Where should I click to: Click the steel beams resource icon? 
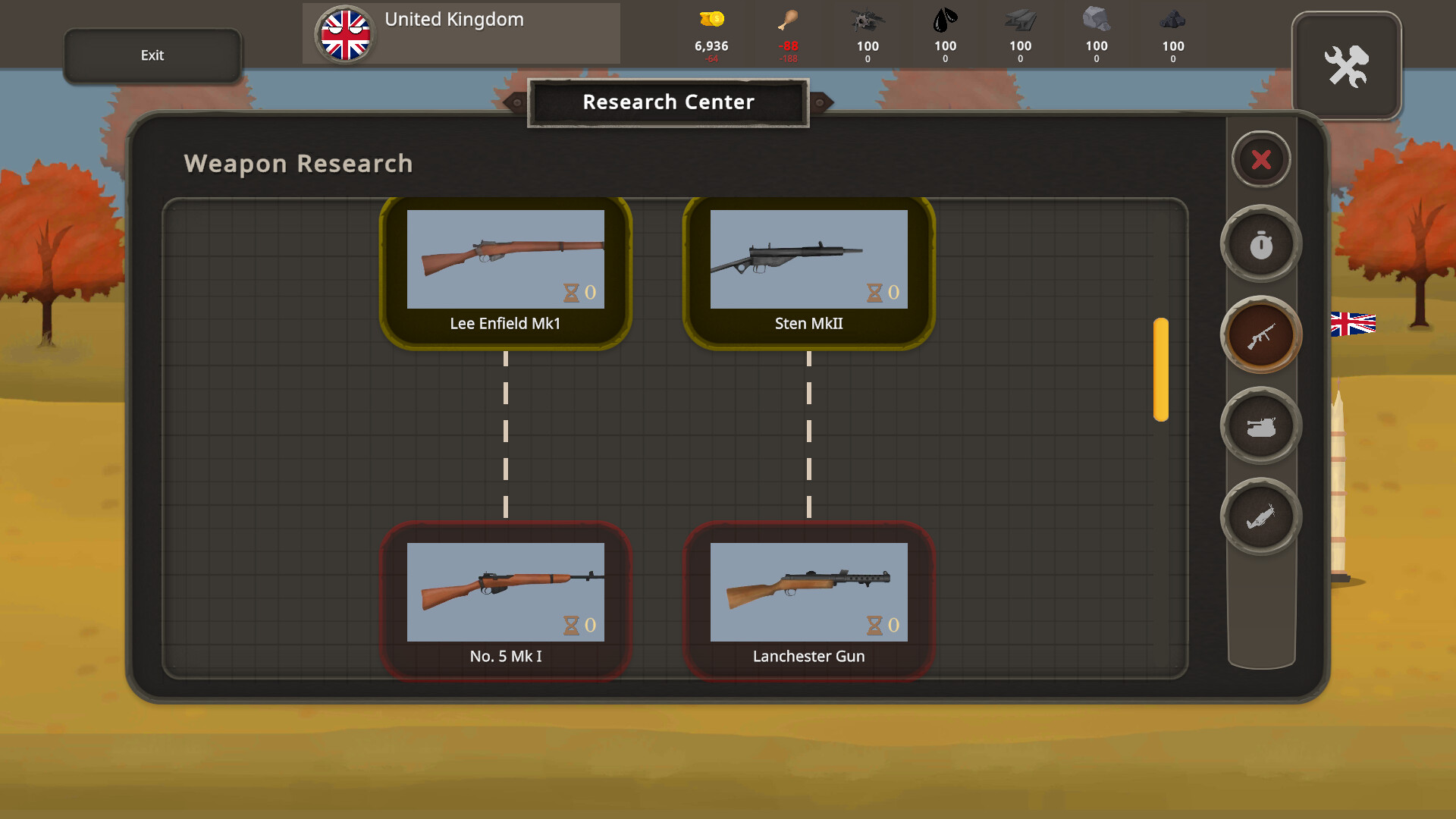pyautogui.click(x=1021, y=20)
